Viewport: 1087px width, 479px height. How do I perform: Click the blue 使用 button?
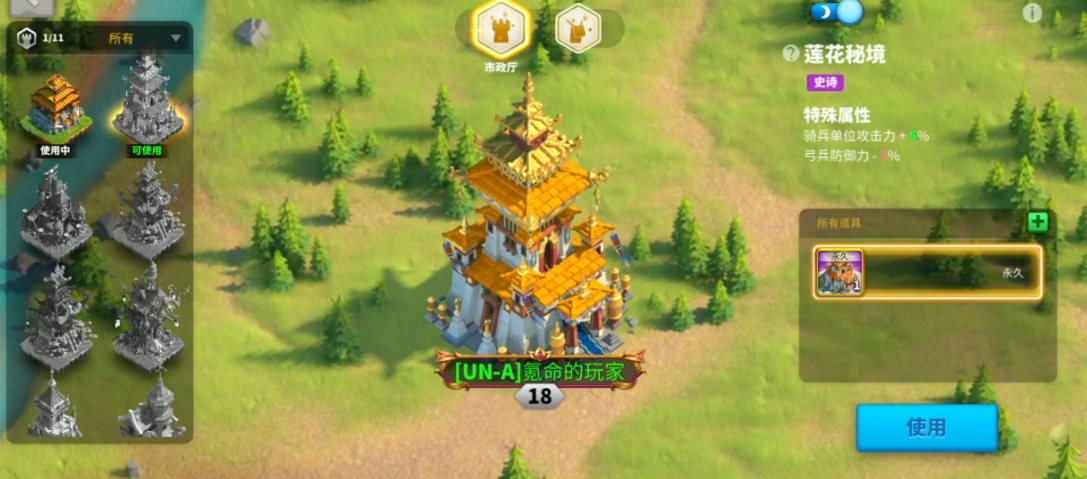926,427
